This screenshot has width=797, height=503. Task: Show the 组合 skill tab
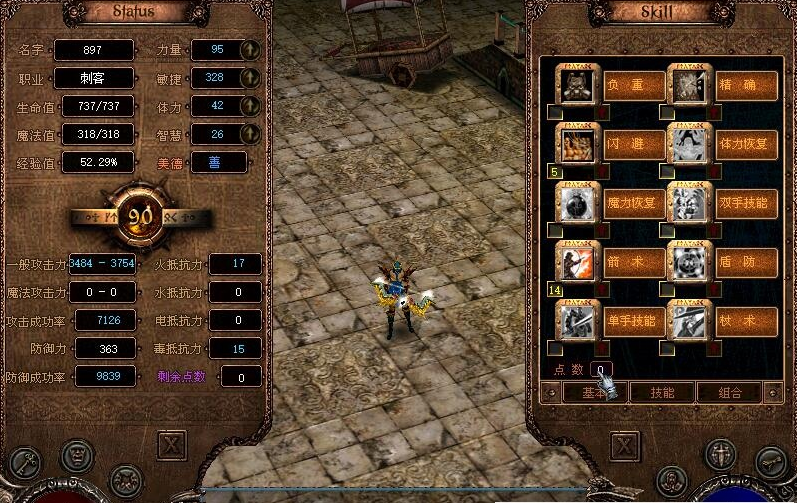[x=730, y=392]
